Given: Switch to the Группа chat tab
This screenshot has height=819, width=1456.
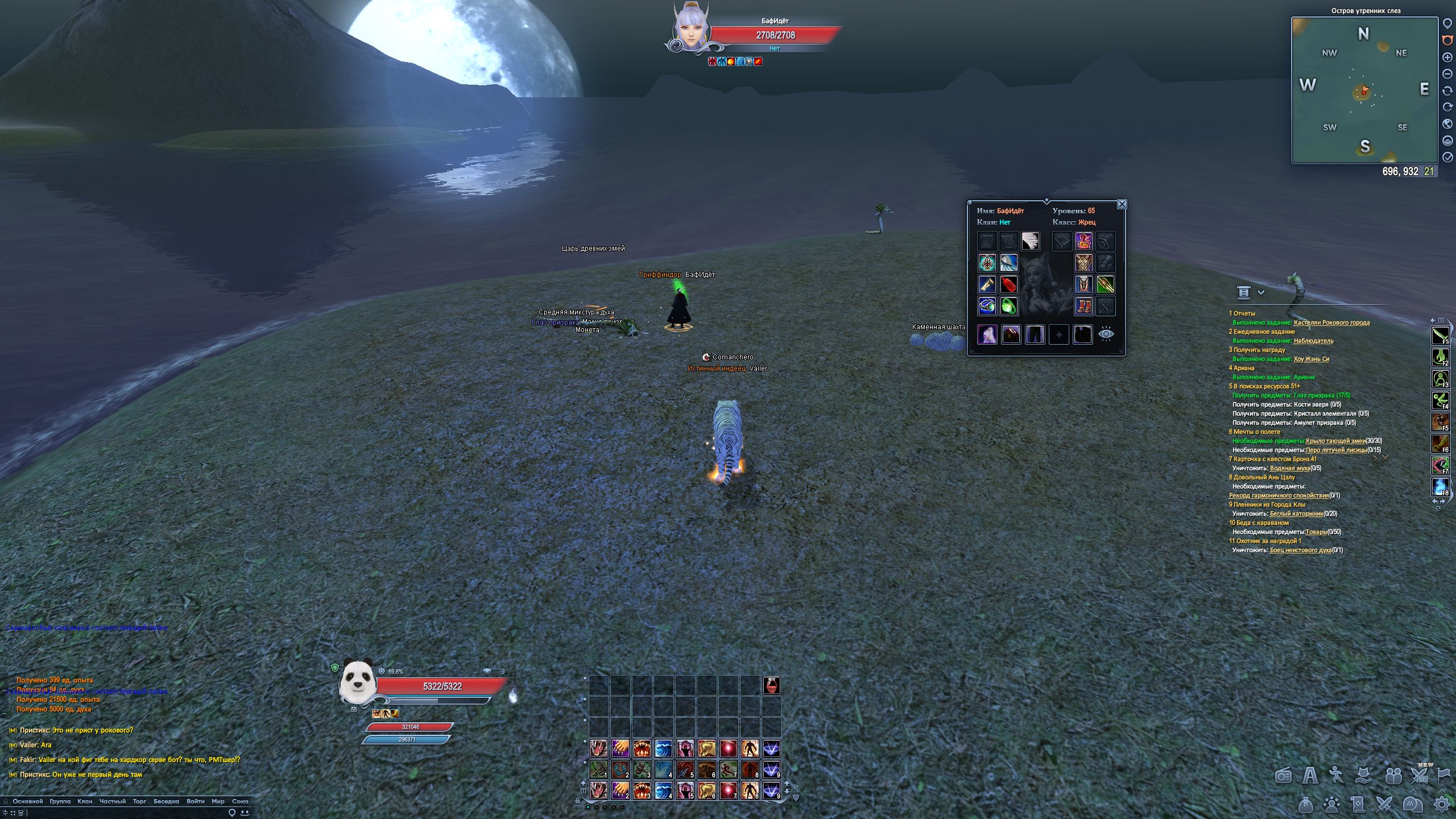Looking at the screenshot, I should pos(60,801).
